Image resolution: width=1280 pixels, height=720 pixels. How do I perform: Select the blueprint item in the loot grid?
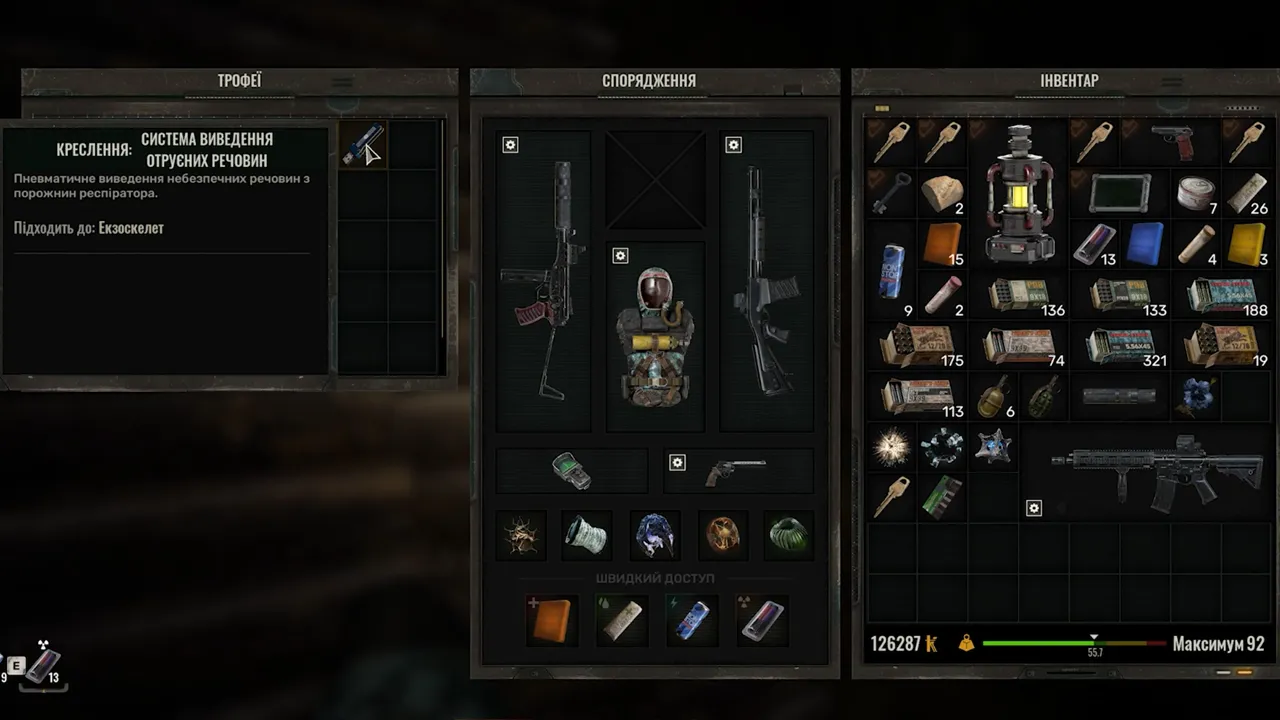(361, 144)
